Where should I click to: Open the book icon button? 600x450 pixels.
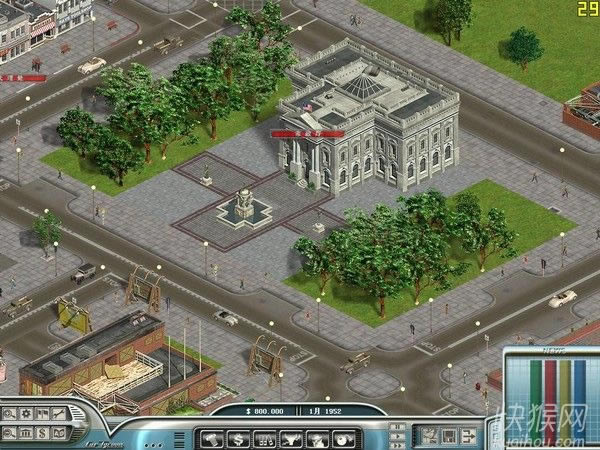(58, 431)
